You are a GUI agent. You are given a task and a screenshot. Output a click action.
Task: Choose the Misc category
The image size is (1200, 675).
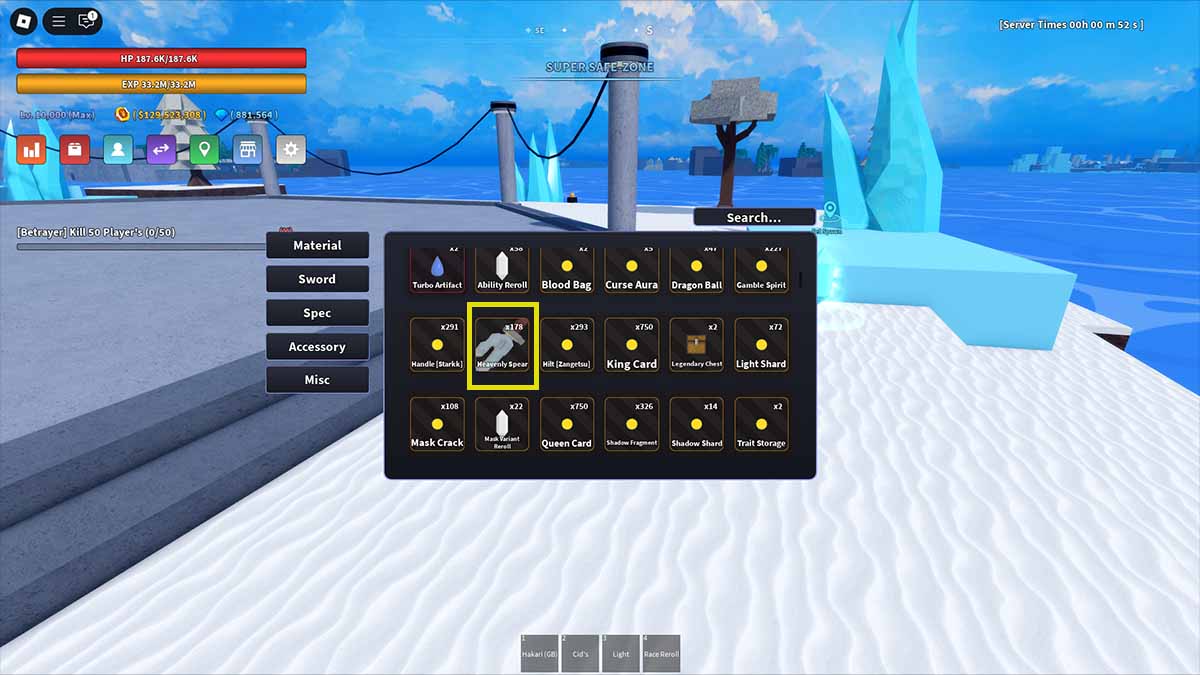317,380
